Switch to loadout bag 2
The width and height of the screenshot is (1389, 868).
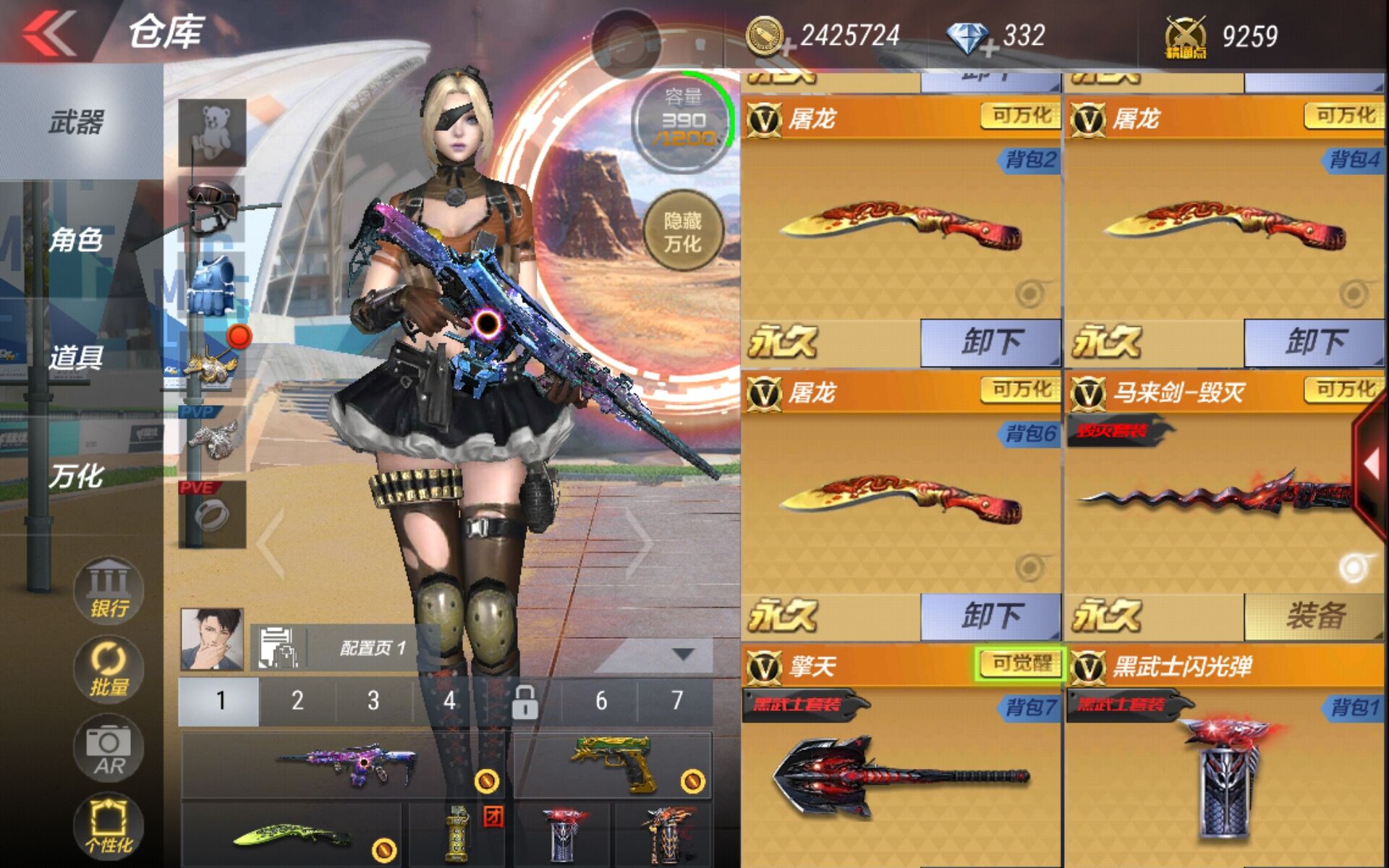pos(297,700)
